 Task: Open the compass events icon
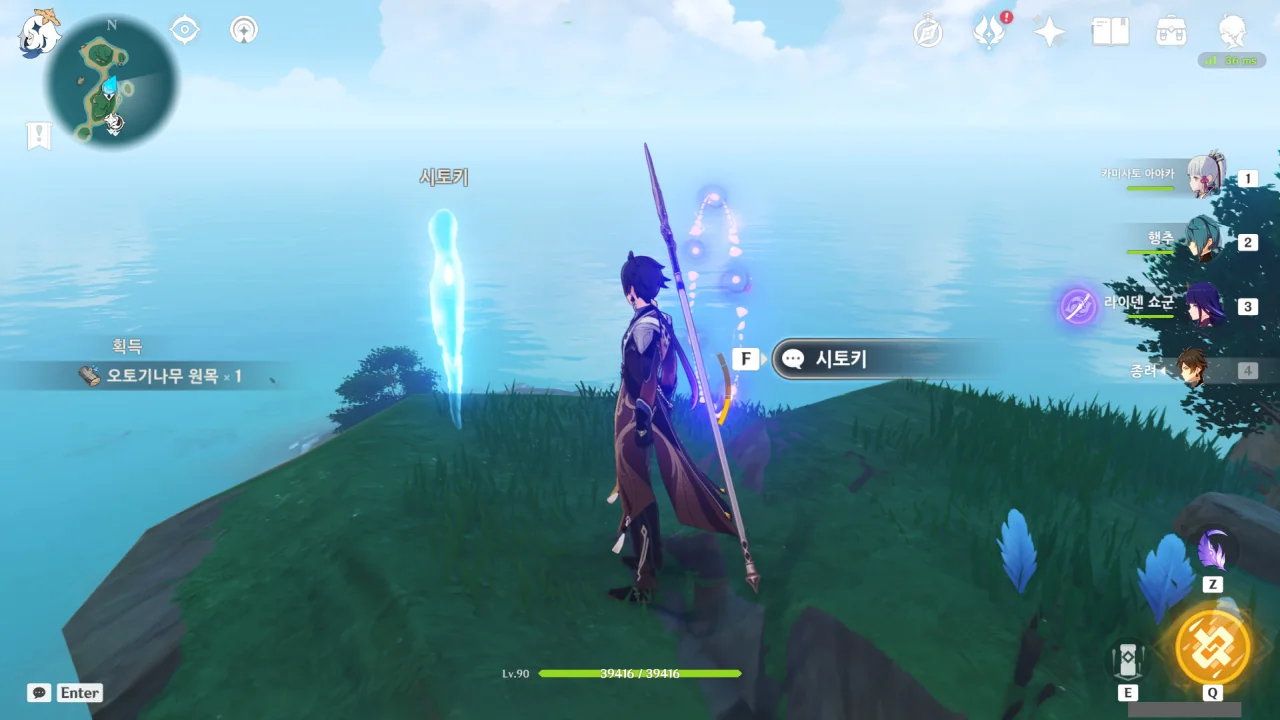coord(928,32)
